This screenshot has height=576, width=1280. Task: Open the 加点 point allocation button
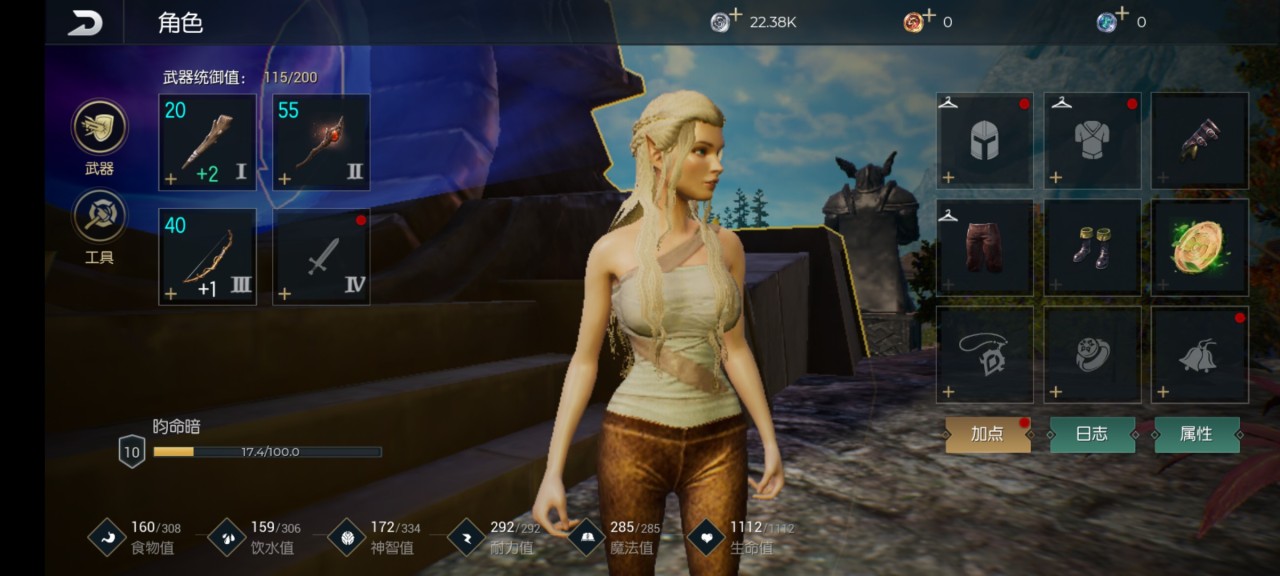[x=988, y=434]
